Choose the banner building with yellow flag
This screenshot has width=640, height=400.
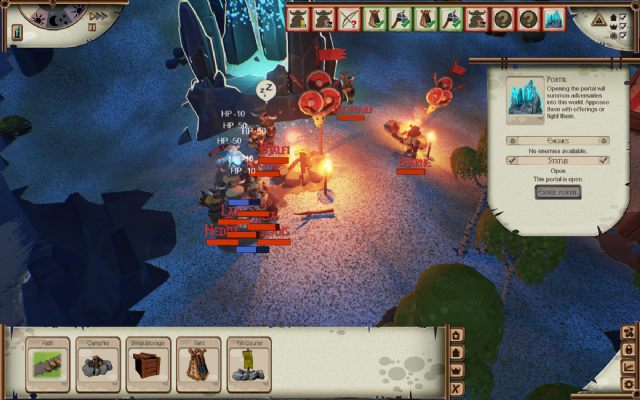tap(248, 365)
